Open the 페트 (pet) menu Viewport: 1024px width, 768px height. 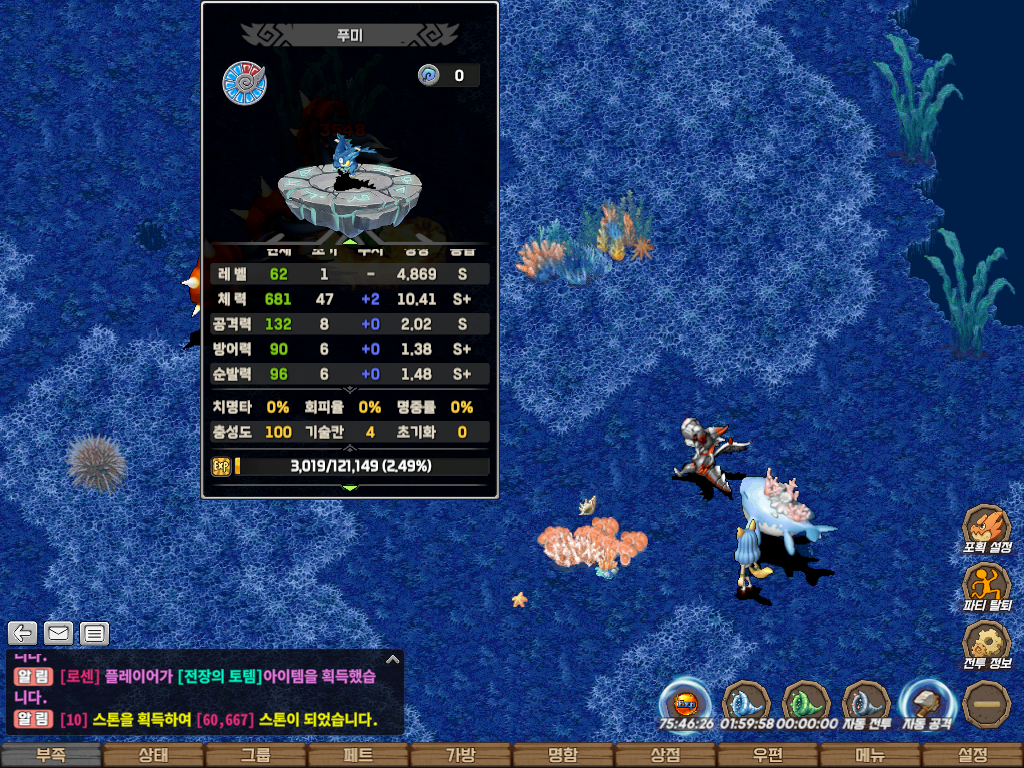pos(358,755)
